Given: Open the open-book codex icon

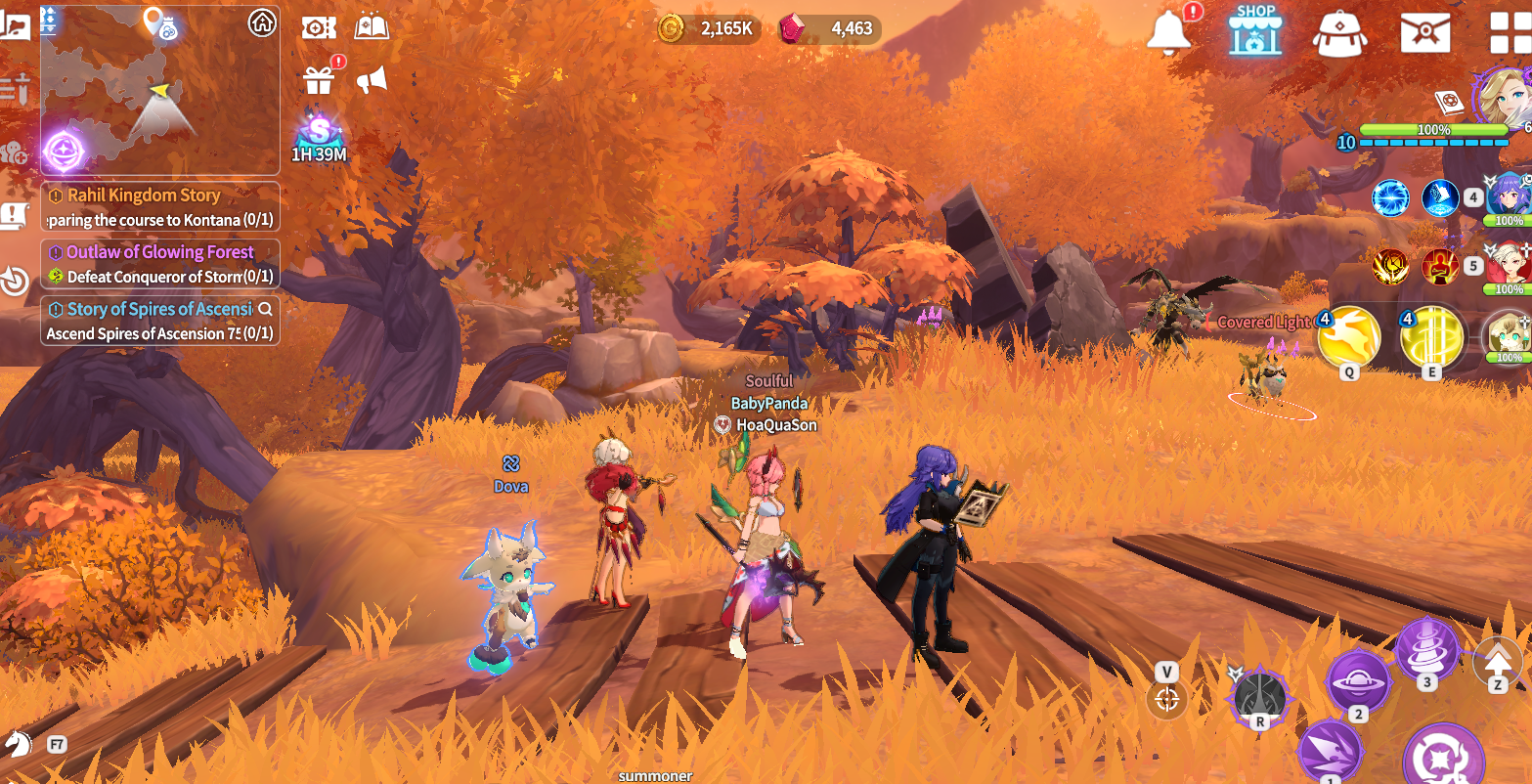Looking at the screenshot, I should [x=372, y=27].
